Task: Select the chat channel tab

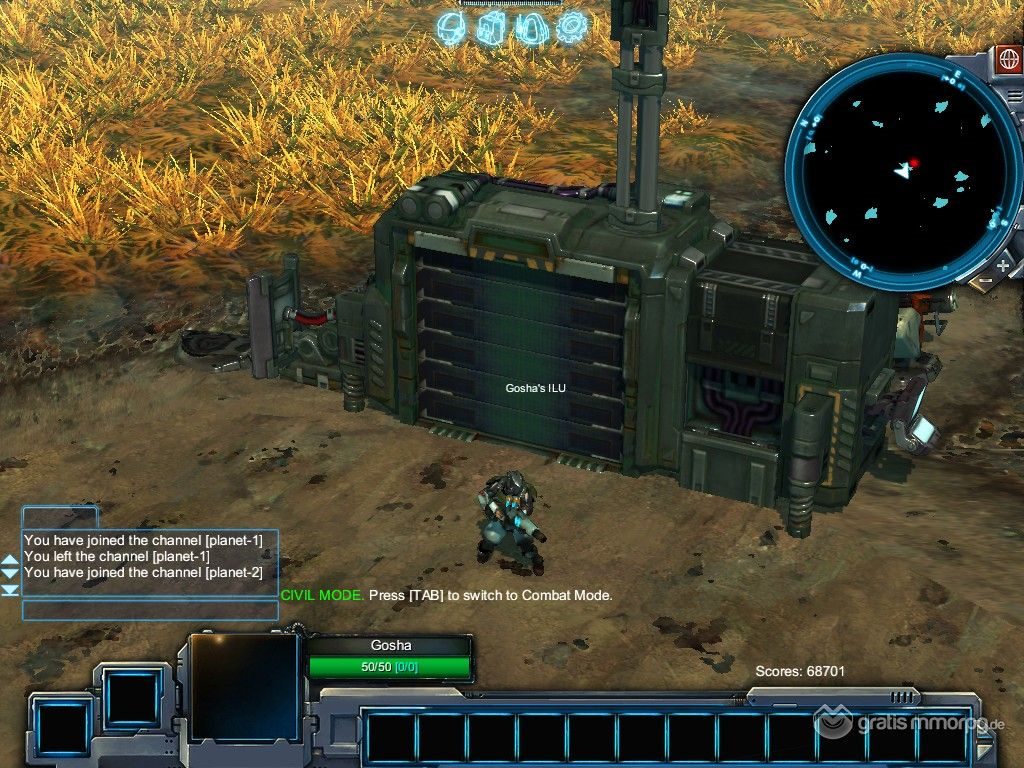Action: (60, 518)
